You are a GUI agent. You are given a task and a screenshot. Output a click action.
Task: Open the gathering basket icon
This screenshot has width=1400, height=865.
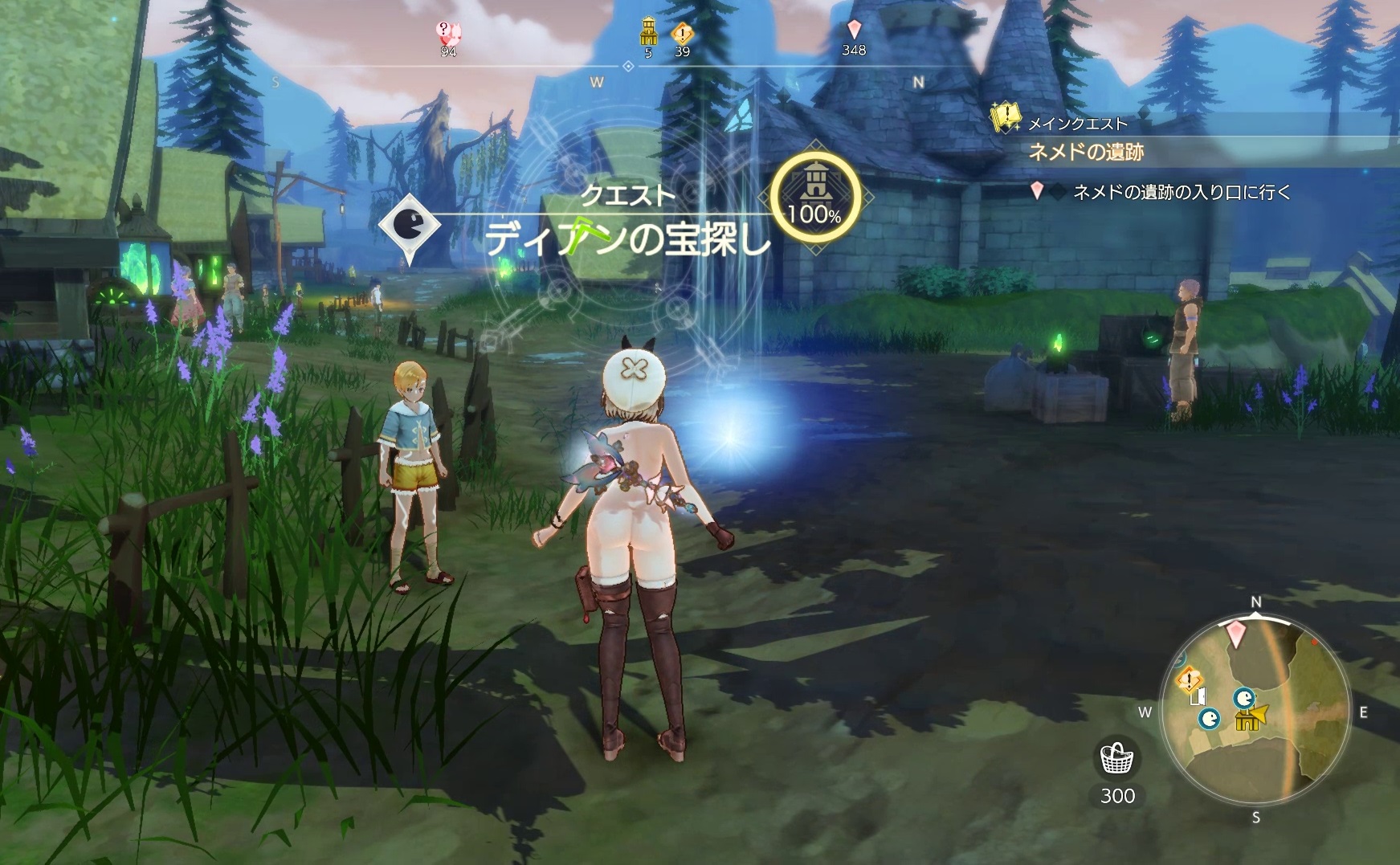(x=1117, y=757)
